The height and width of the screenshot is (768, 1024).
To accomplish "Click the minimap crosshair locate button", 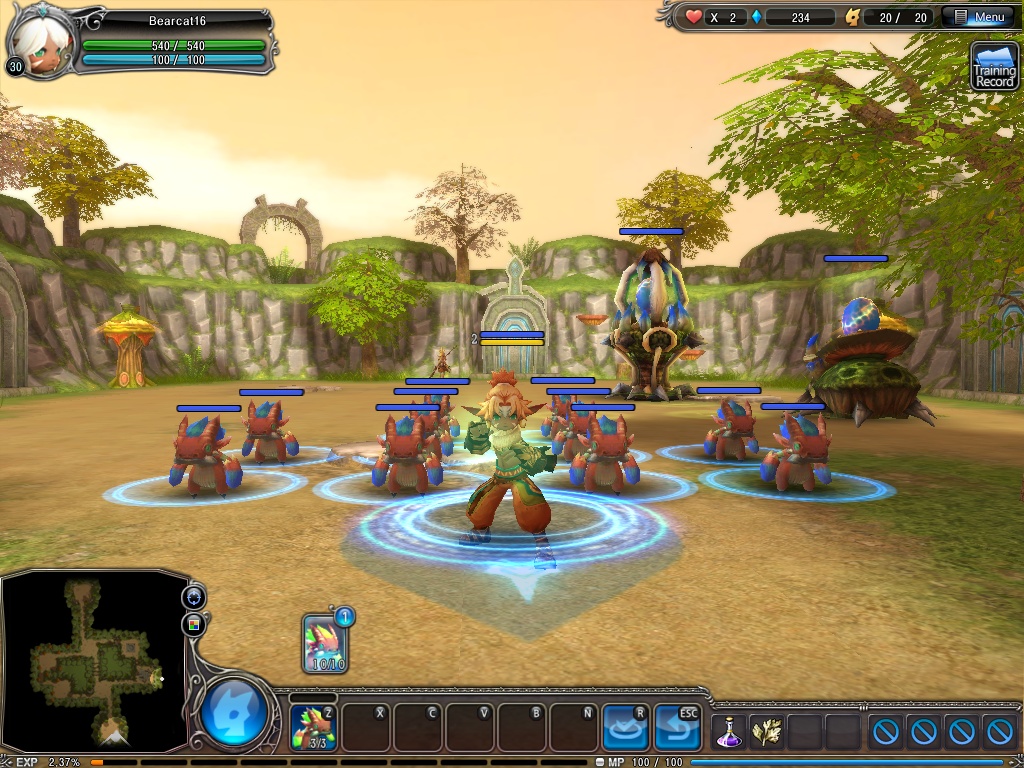I will [x=193, y=597].
